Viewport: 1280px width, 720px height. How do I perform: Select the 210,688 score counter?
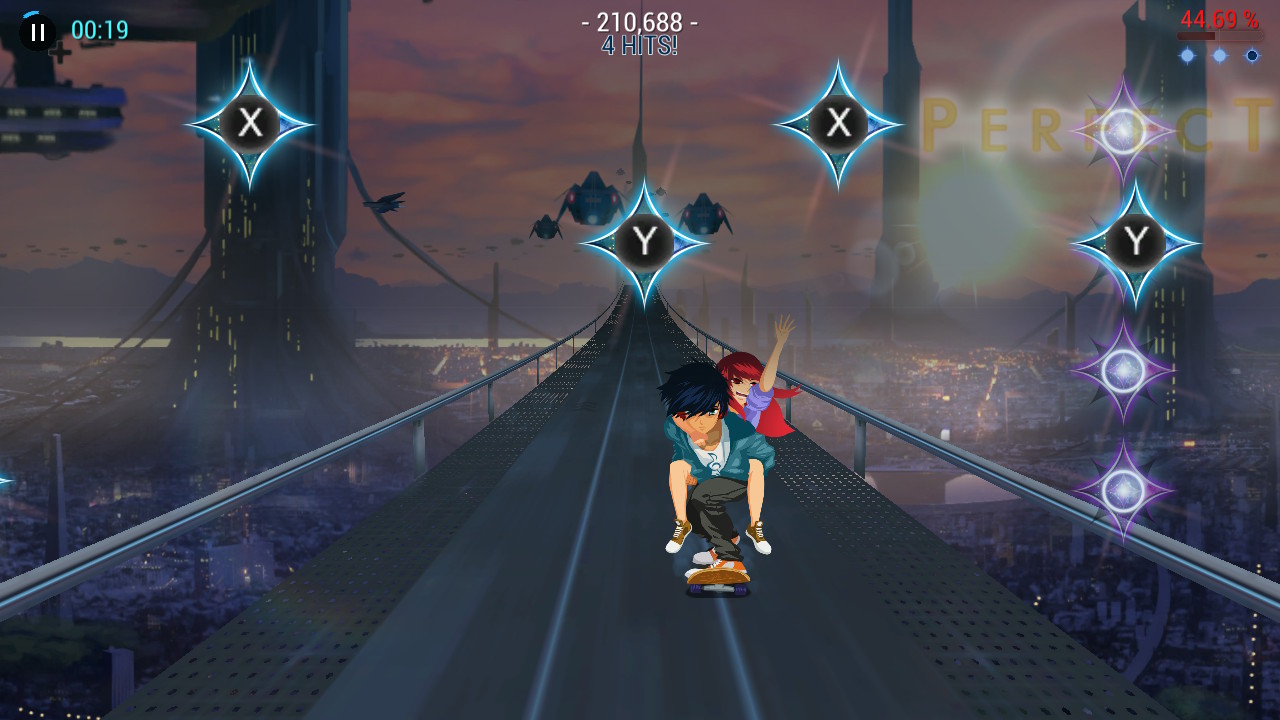click(640, 22)
